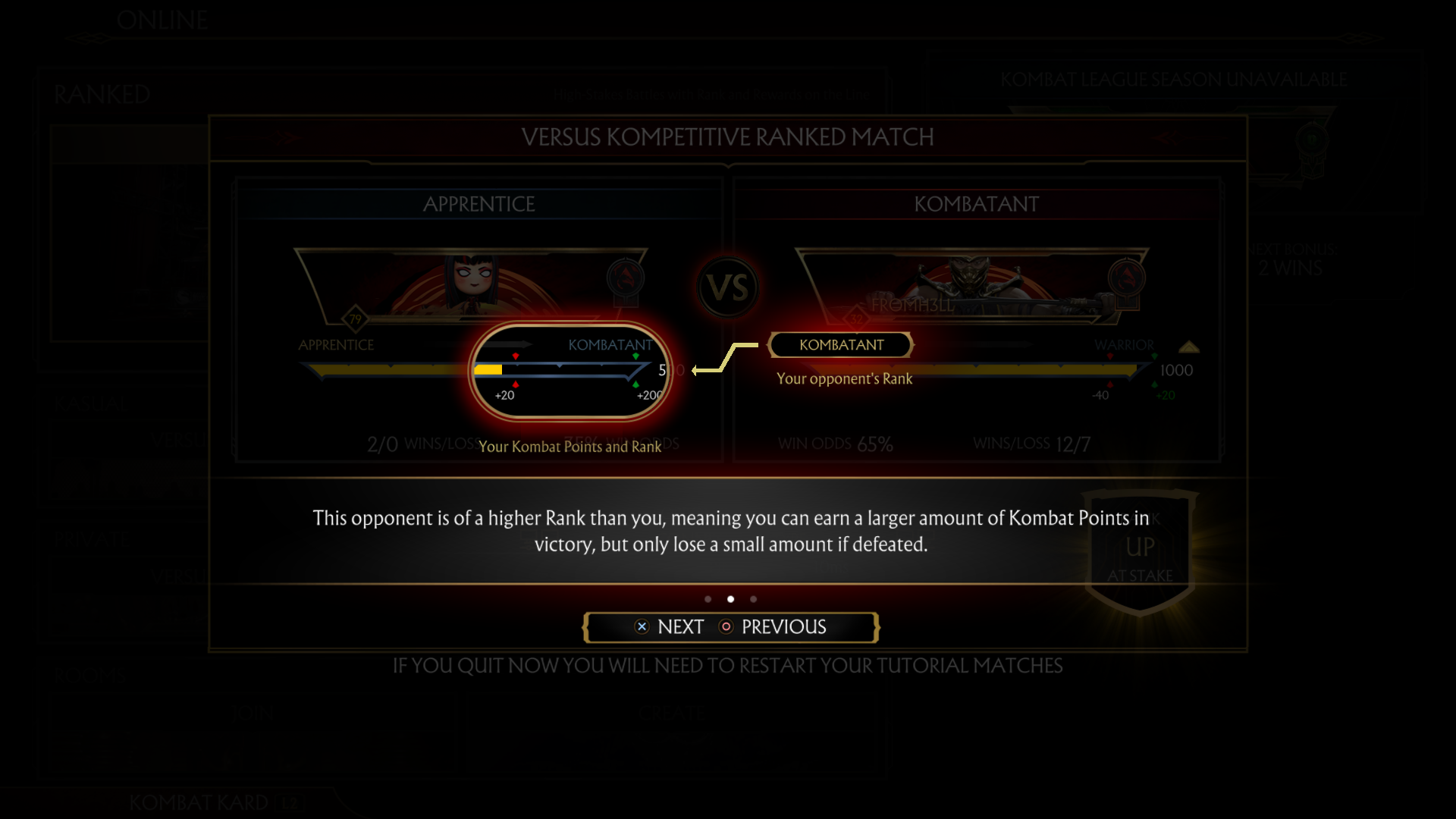Screen dimensions: 1456x819
Task: Select the third pagination dot below the tutorial text
Action: (753, 599)
